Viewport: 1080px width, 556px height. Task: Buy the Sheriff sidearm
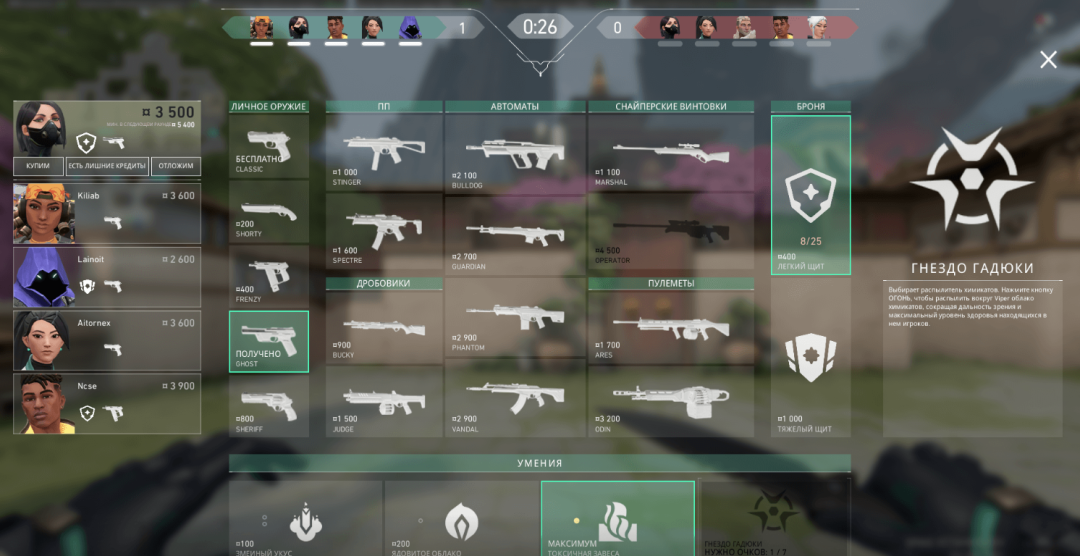pyautogui.click(x=269, y=405)
